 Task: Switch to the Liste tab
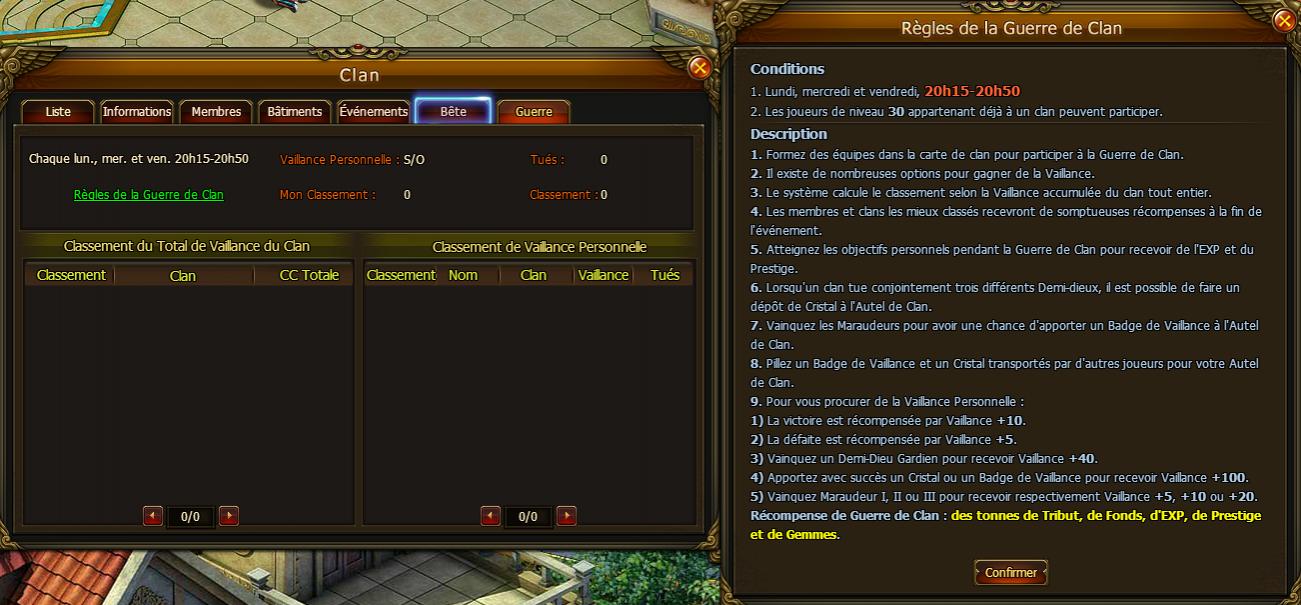click(x=58, y=112)
